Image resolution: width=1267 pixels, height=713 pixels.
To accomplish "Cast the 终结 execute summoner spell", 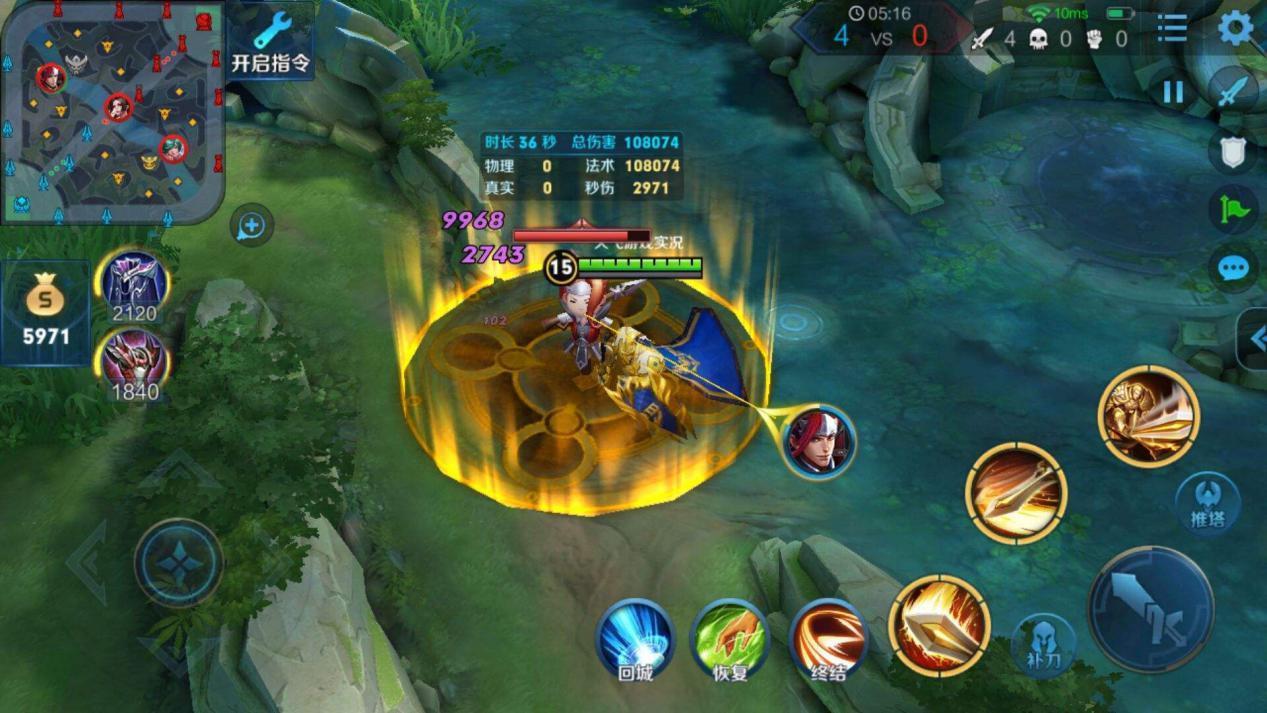I will [828, 640].
